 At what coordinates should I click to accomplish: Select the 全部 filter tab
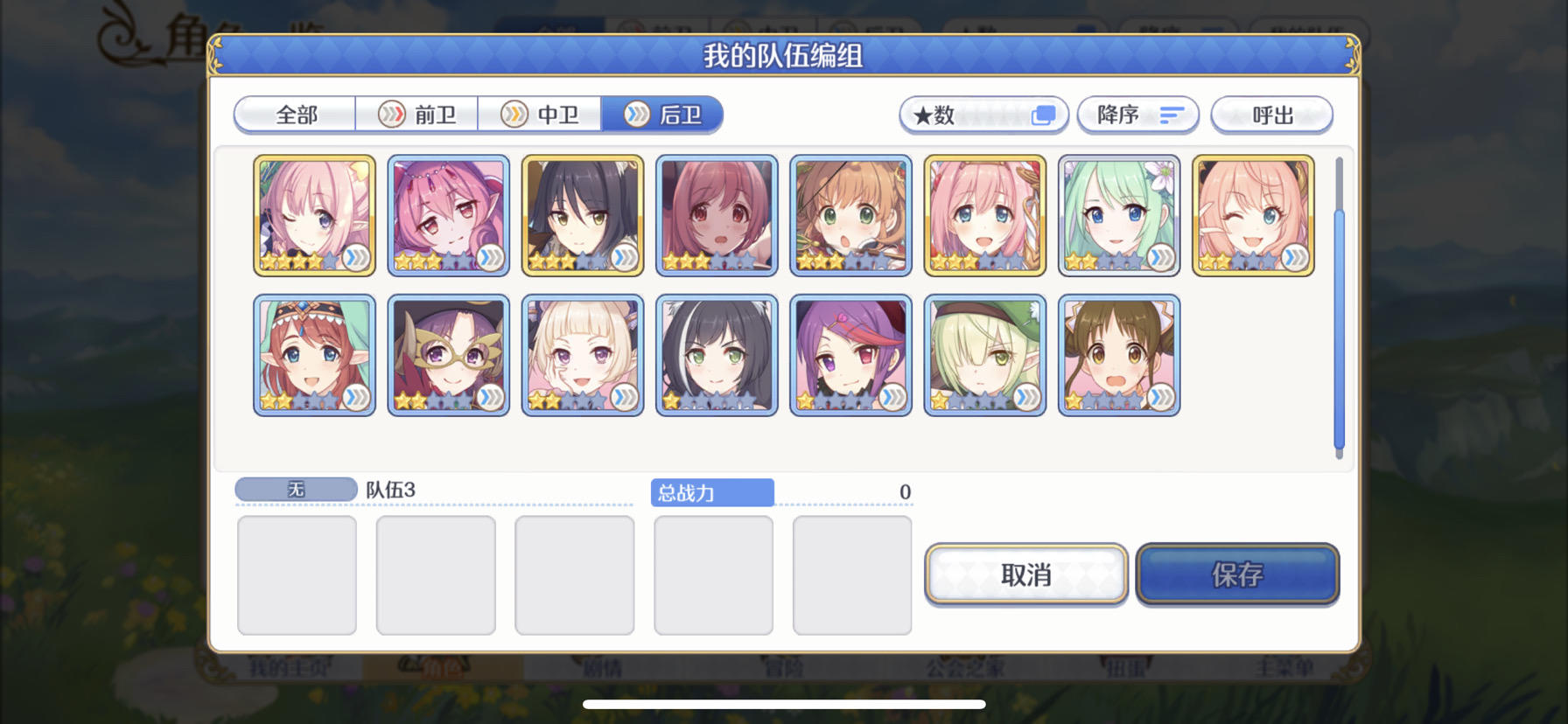point(294,115)
